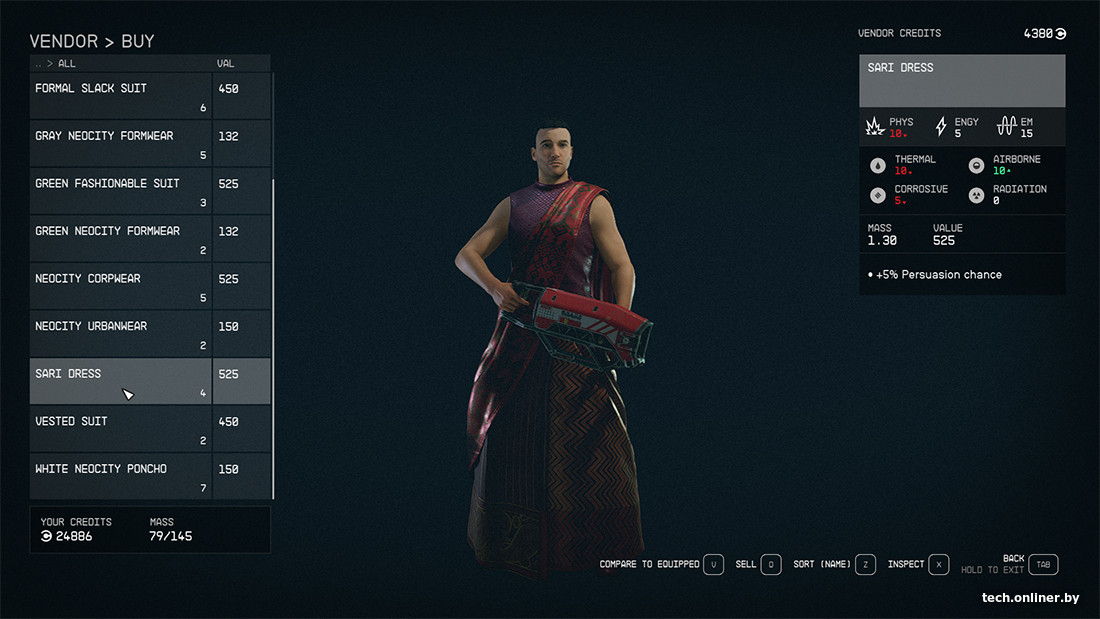This screenshot has height=619, width=1100.
Task: Go back via the '.. > ALL' category header
Action: [55, 64]
